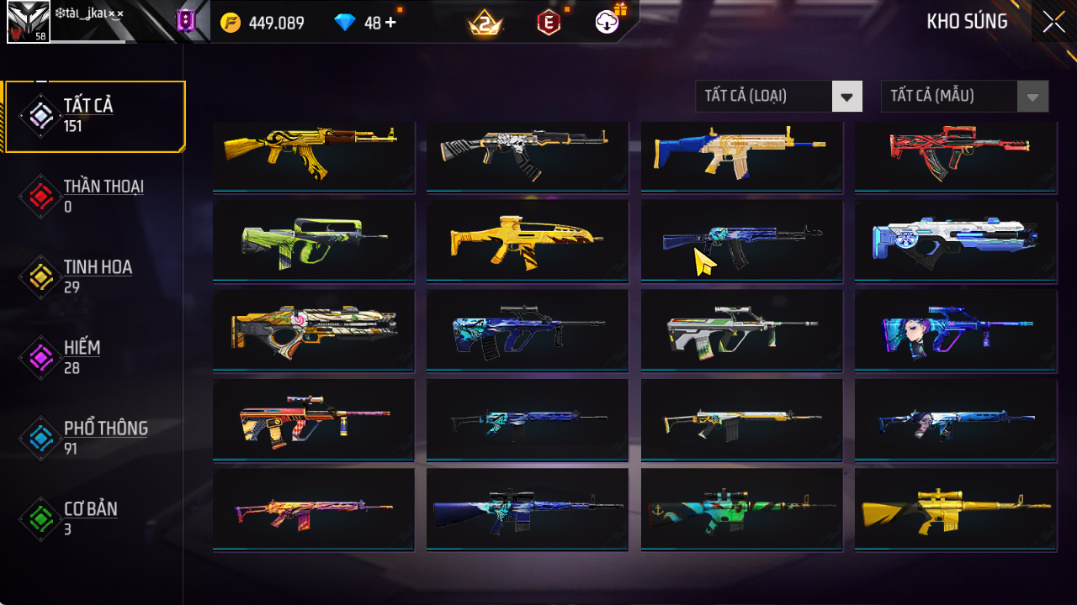The height and width of the screenshot is (605, 1077).
Task: Select the blue and gold SCAR skin
Action: 741,152
